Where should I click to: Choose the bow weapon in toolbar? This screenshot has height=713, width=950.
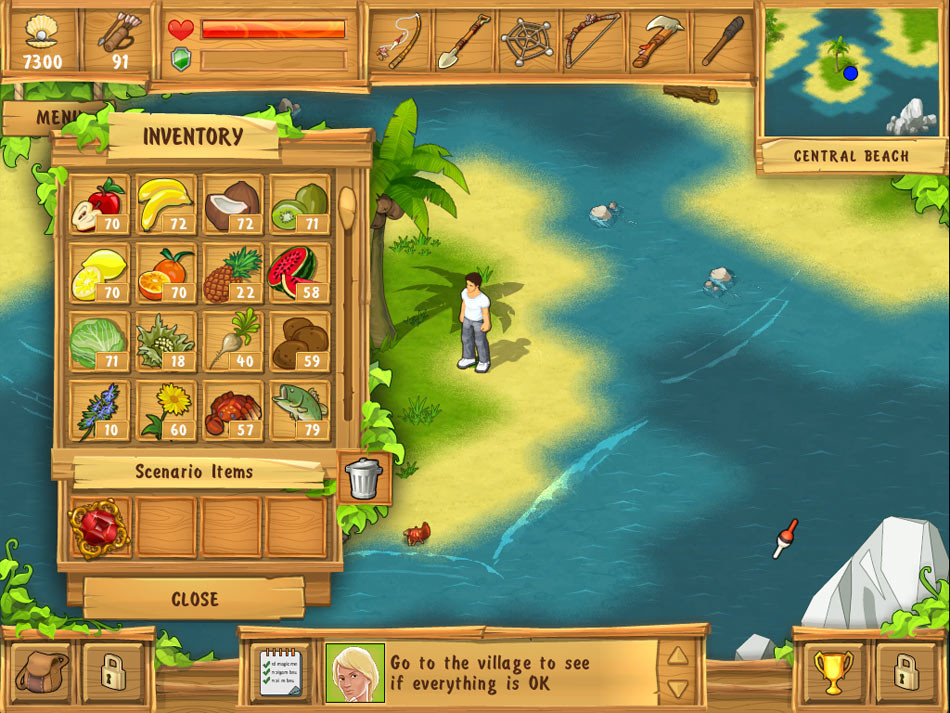(591, 41)
